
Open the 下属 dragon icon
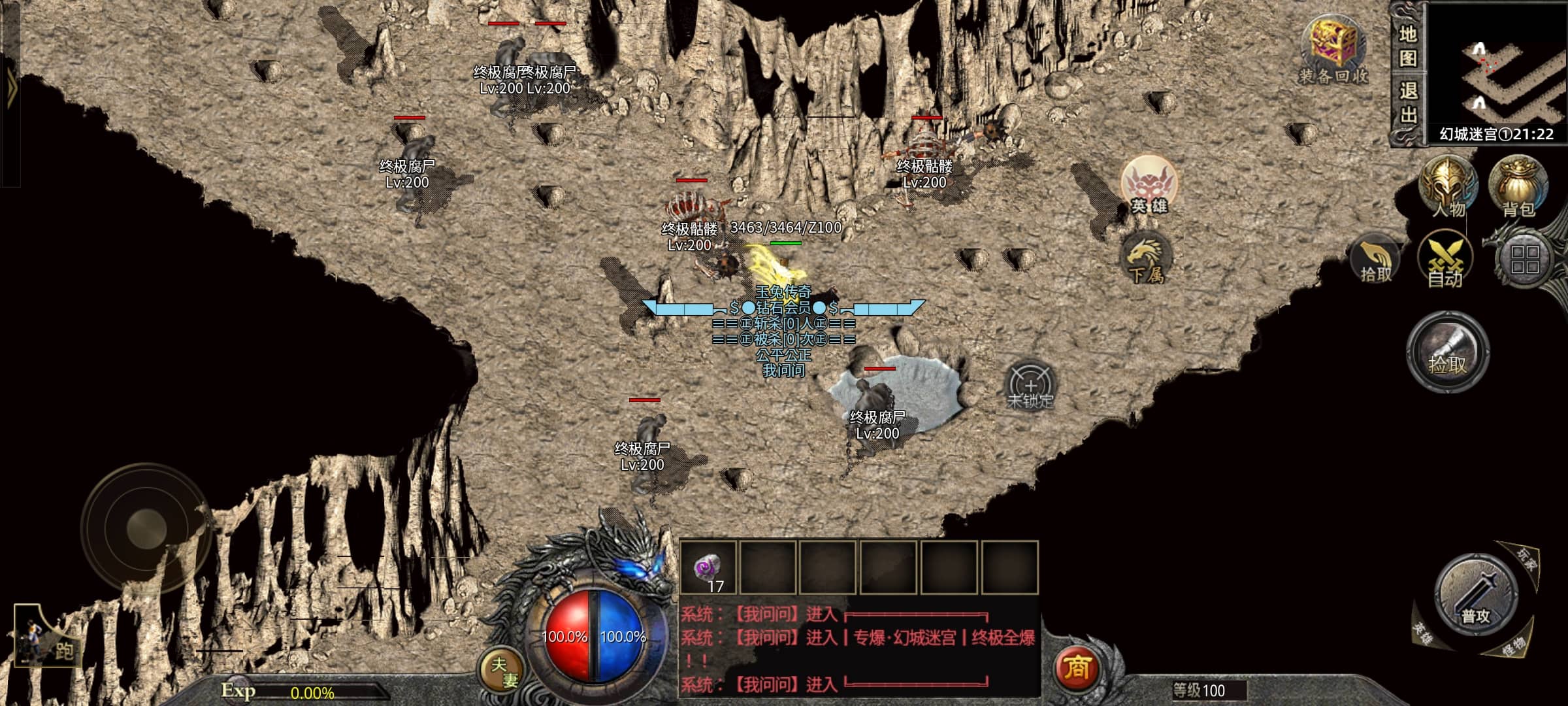(1146, 258)
